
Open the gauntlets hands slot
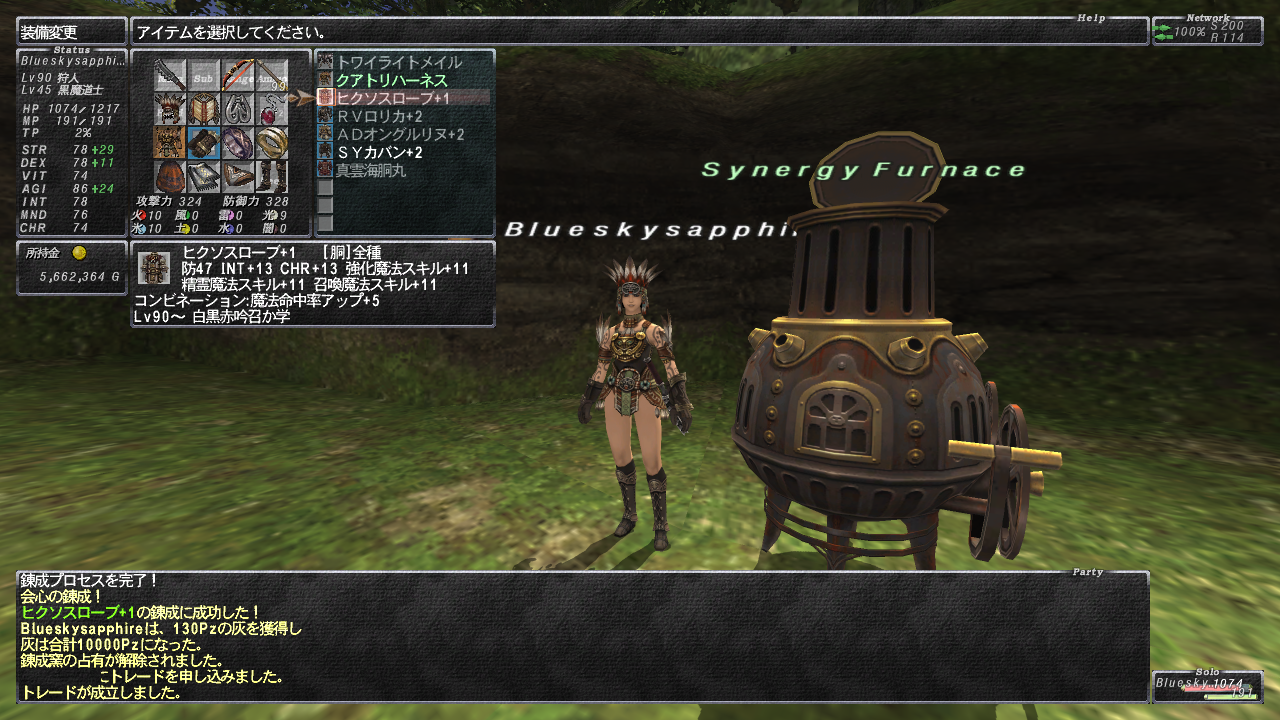click(x=203, y=142)
